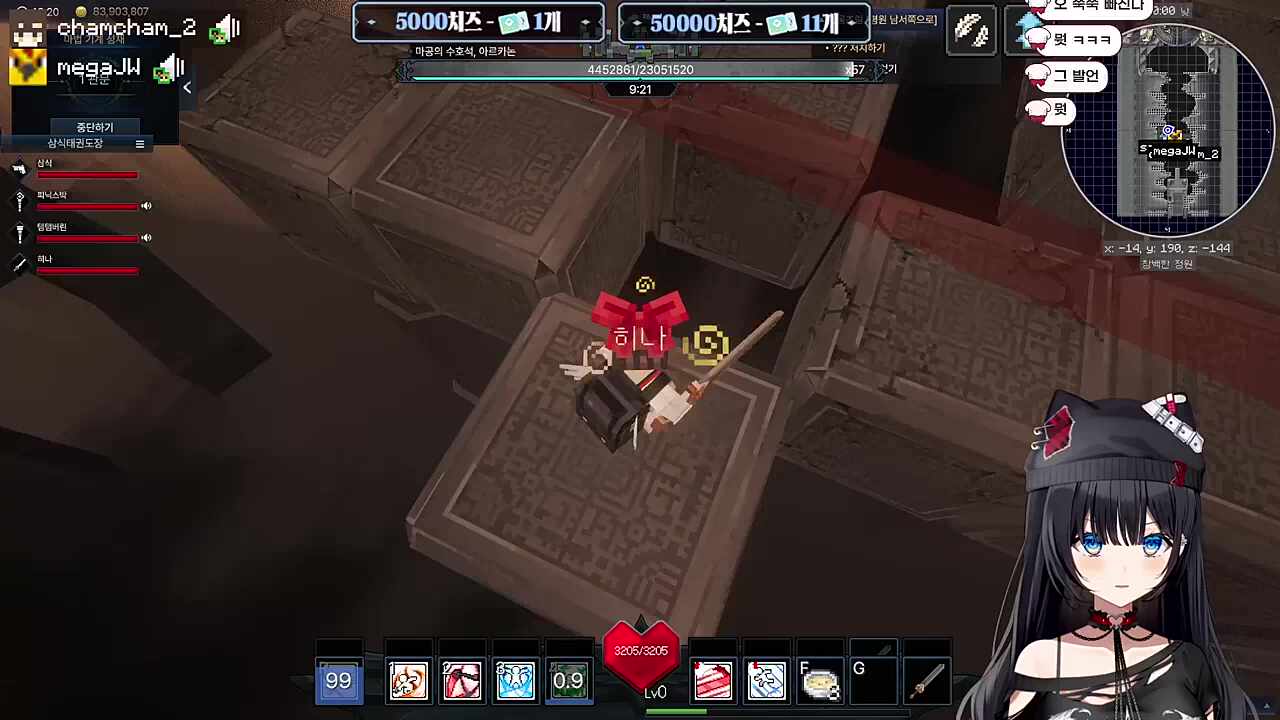Click the 50000치즈 - 11개 banner
This screenshot has height=720, width=1280.
coord(743,22)
